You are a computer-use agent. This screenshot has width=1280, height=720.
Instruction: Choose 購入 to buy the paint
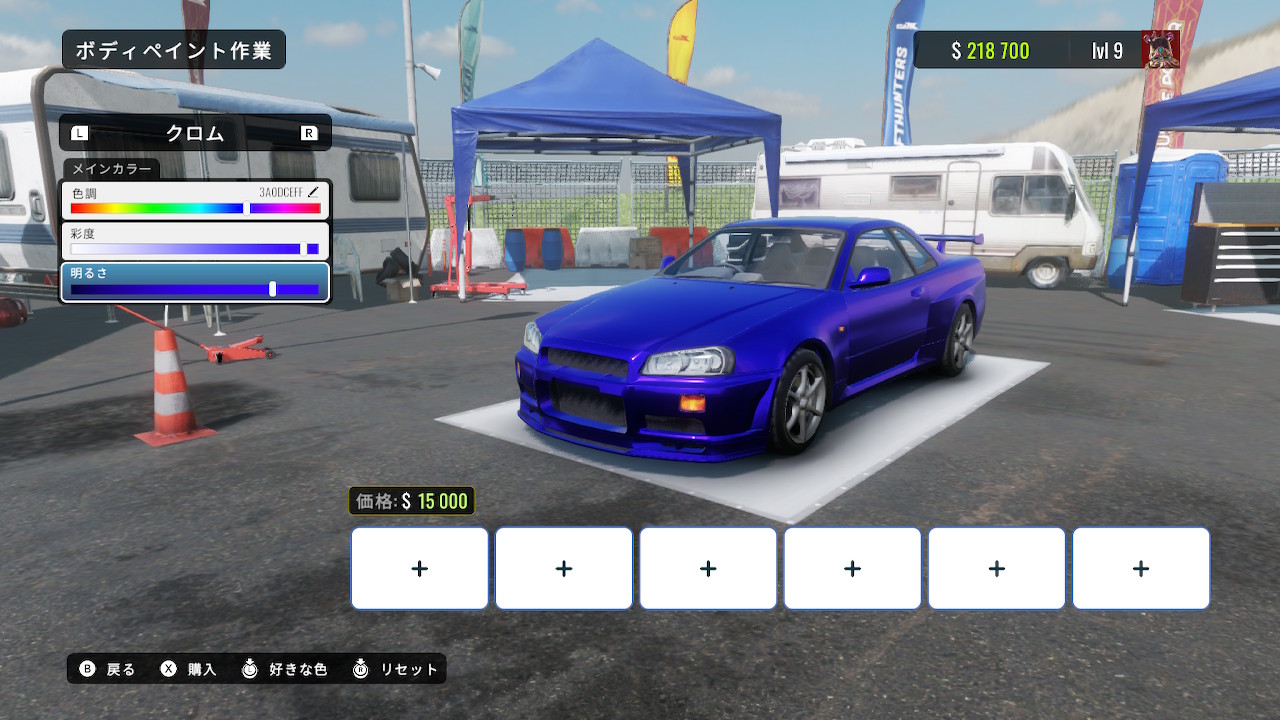189,669
